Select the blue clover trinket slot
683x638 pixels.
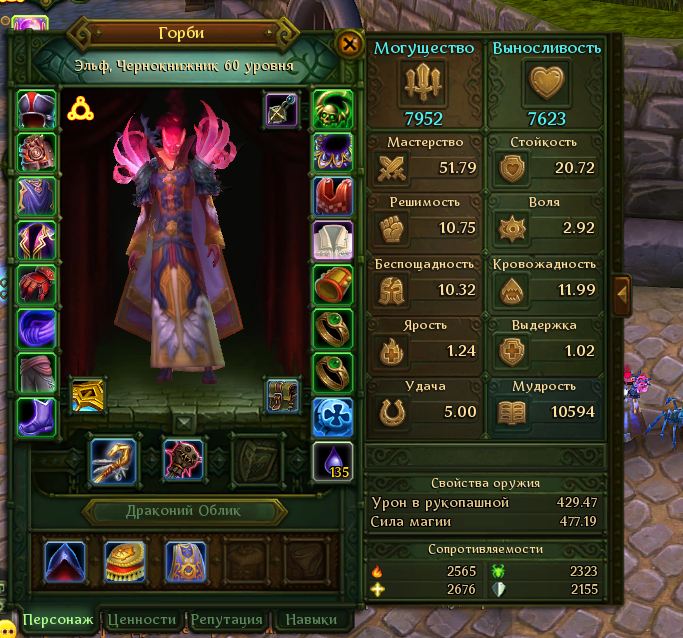coord(332,416)
